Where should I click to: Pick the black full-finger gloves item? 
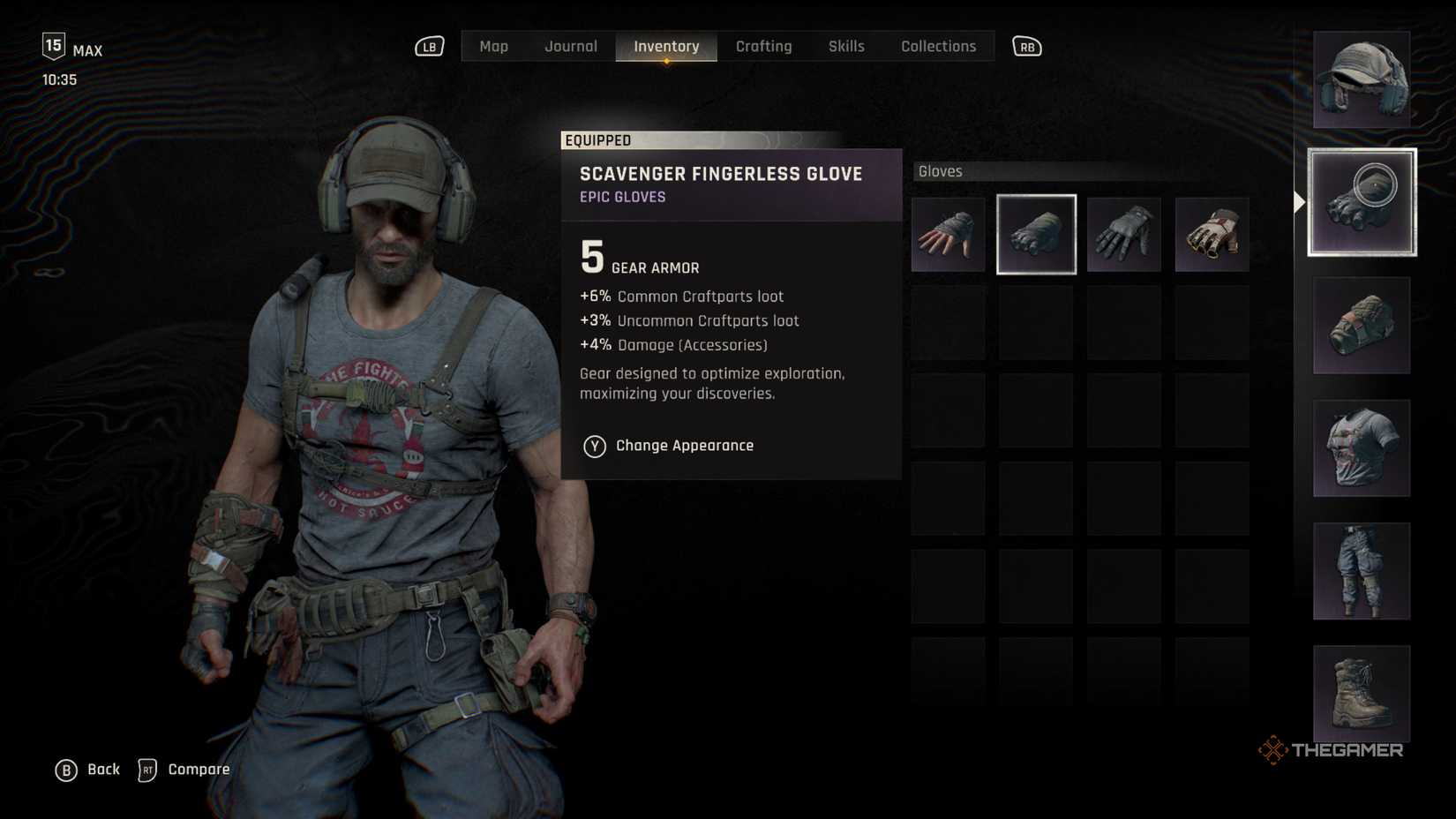point(1123,235)
